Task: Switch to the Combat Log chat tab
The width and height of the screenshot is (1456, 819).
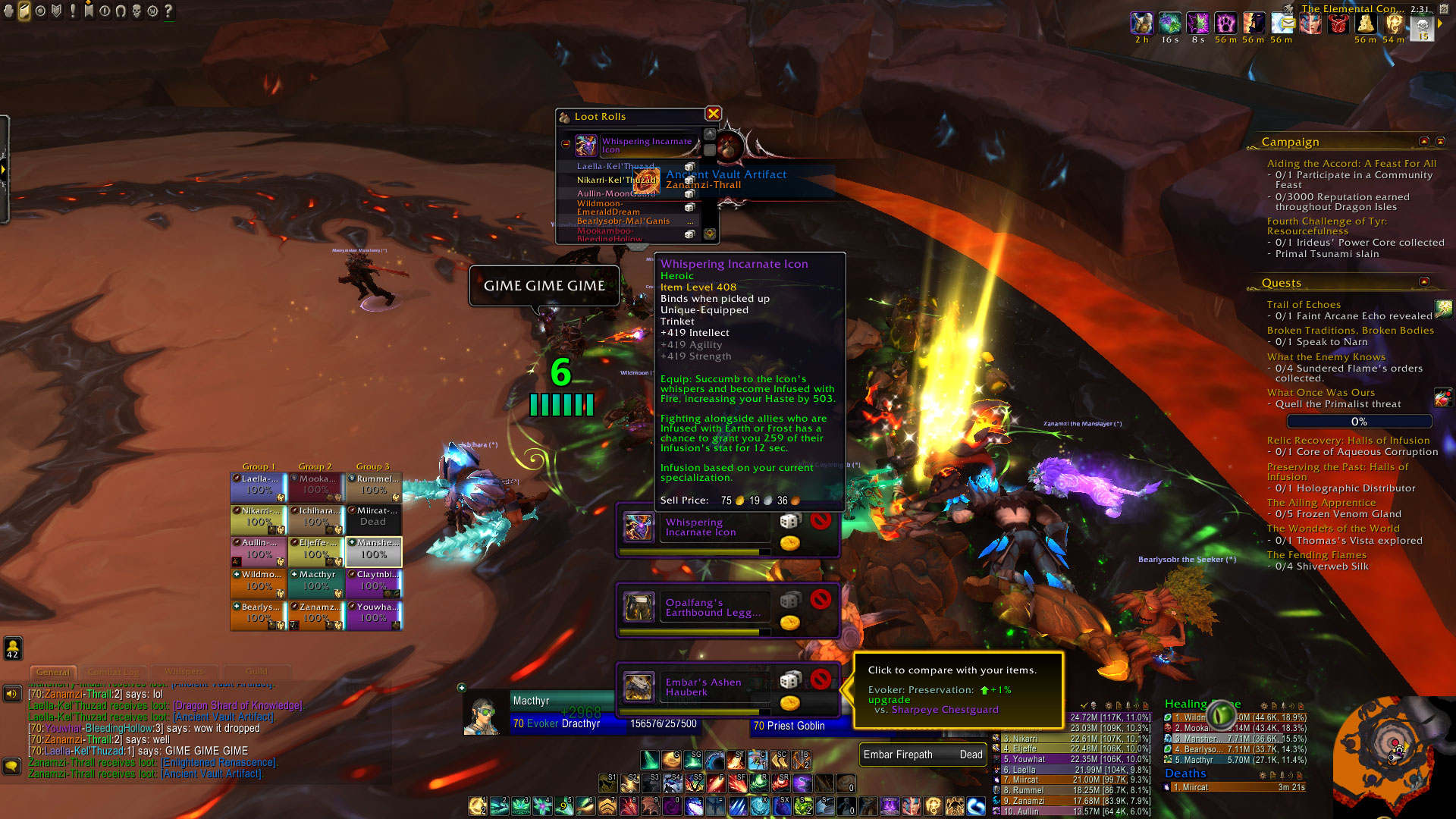Action: pos(114,672)
